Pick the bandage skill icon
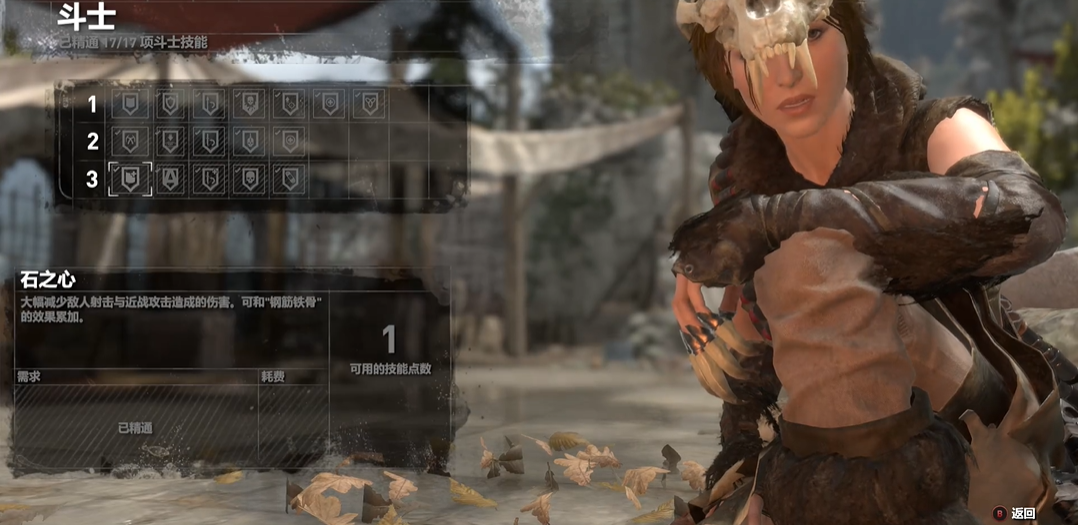Screen dimensions: 1078x525 [x=289, y=178]
